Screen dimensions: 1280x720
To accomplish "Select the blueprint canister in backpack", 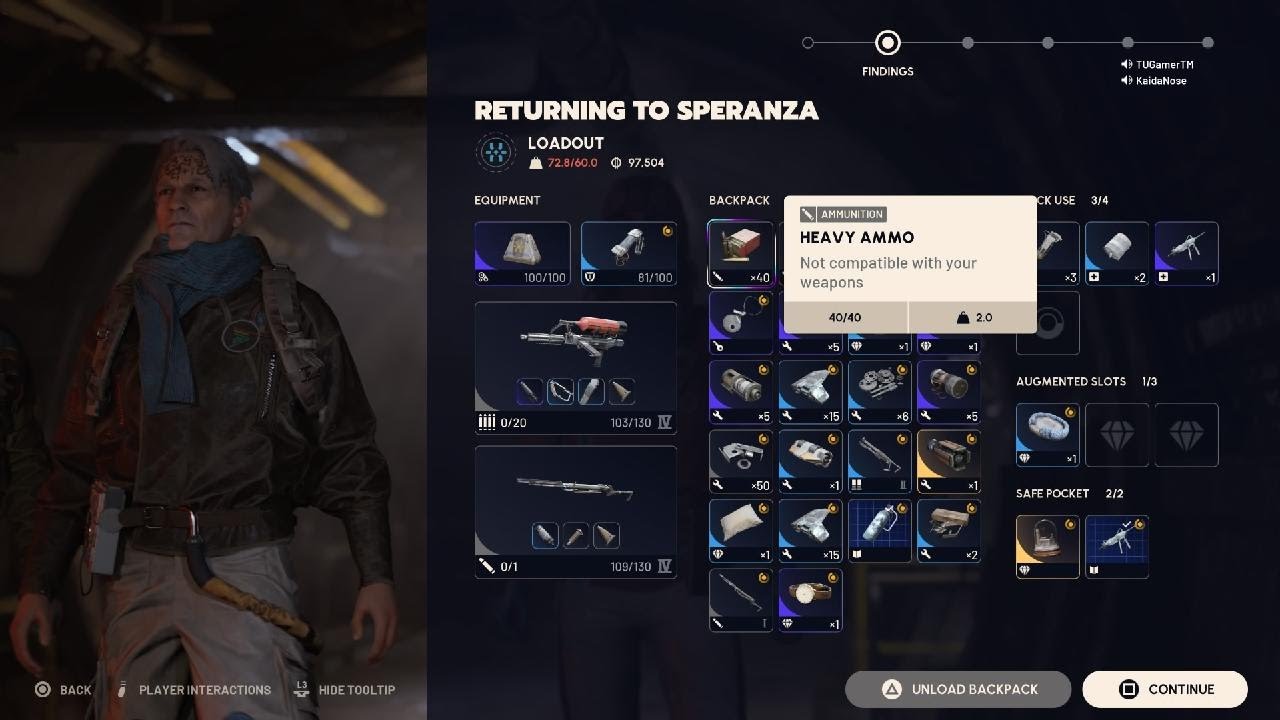I will pos(880,531).
